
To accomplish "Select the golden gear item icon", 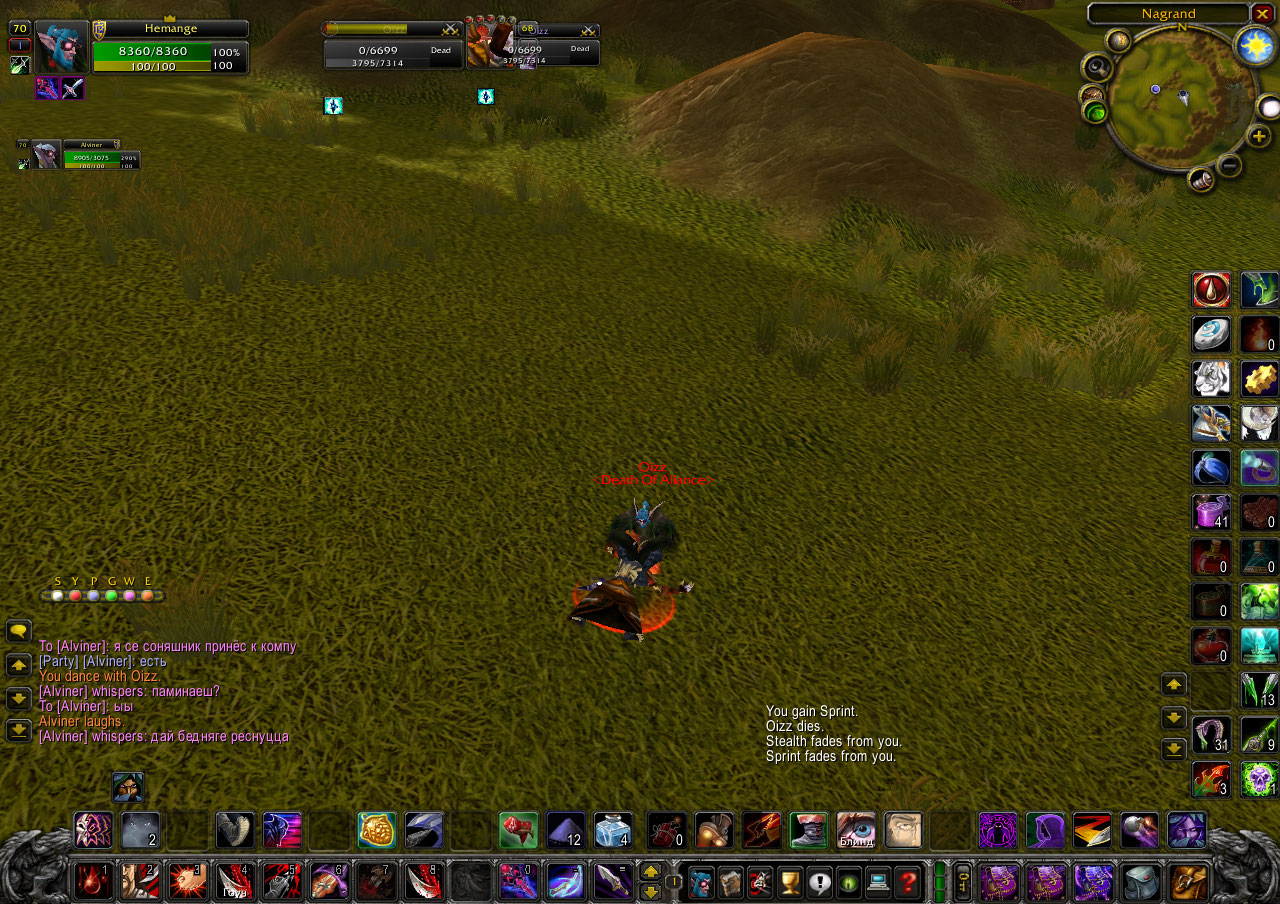I will [1260, 379].
